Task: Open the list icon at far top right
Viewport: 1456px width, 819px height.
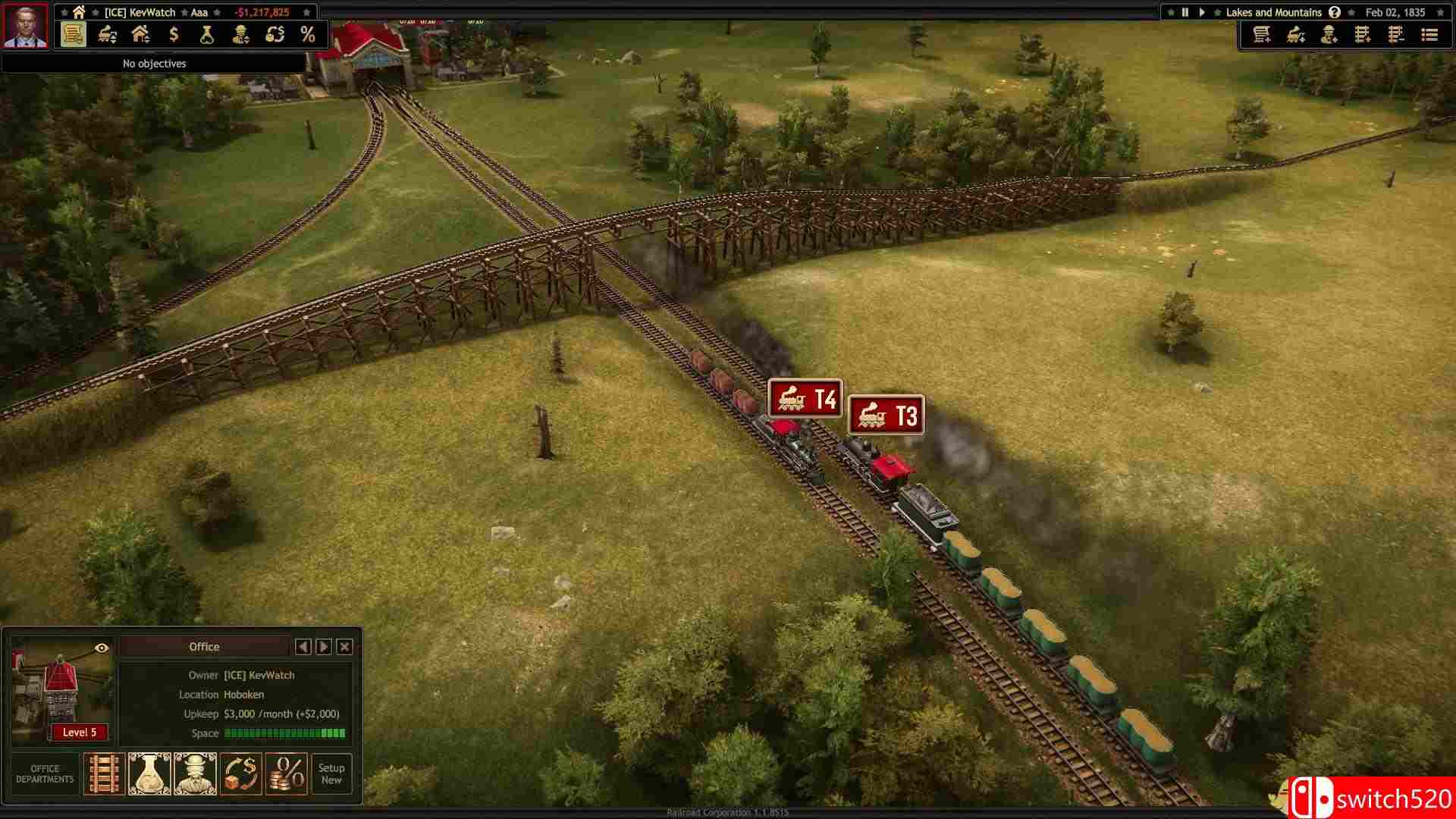Action: [x=1428, y=35]
